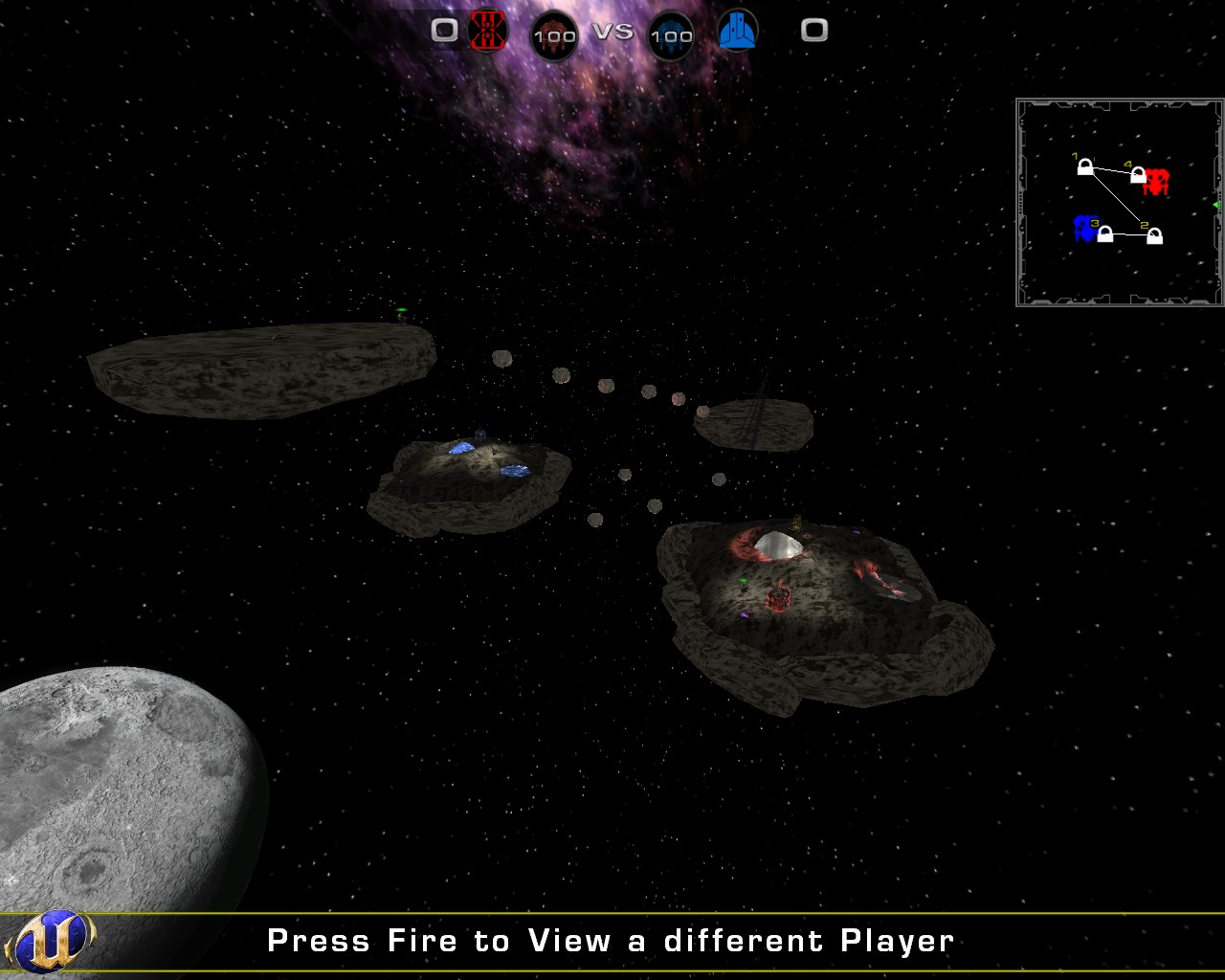1225x980 pixels.
Task: Click the Press Fire to View message bar
Action: click(x=612, y=940)
